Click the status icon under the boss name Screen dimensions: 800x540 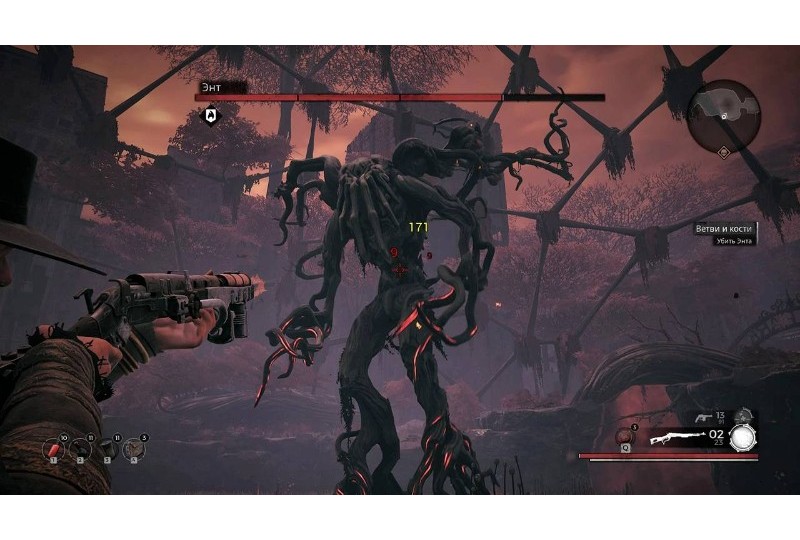211,116
